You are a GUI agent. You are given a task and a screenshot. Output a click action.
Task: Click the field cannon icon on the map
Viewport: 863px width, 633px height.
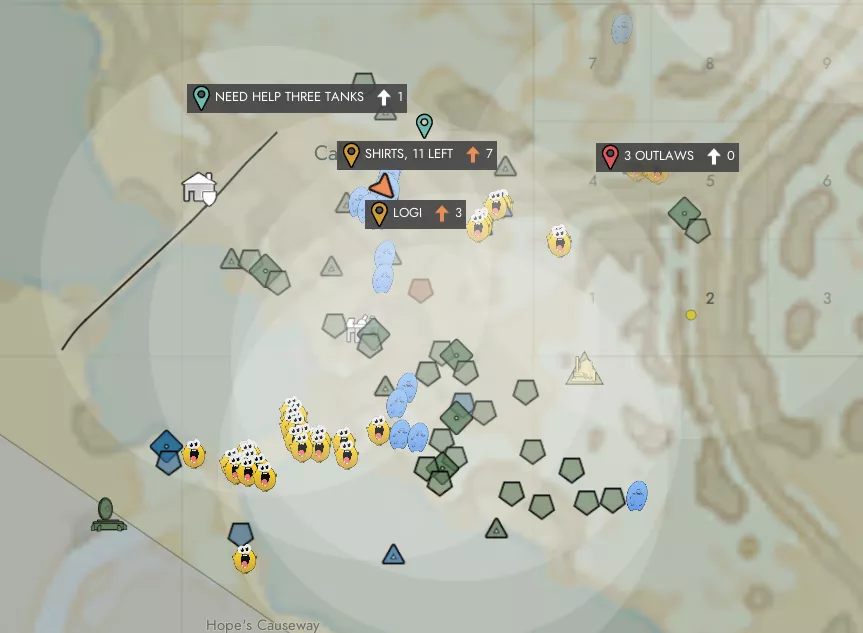point(108,515)
